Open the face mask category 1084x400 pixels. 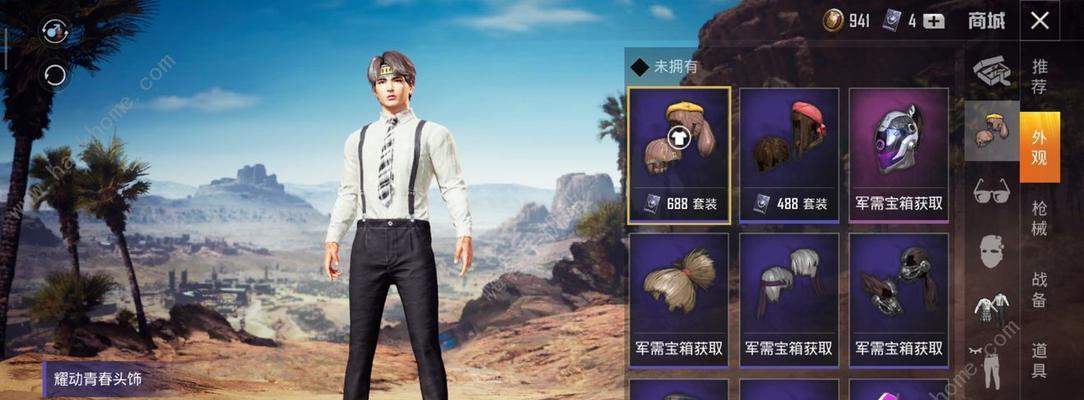[991, 250]
